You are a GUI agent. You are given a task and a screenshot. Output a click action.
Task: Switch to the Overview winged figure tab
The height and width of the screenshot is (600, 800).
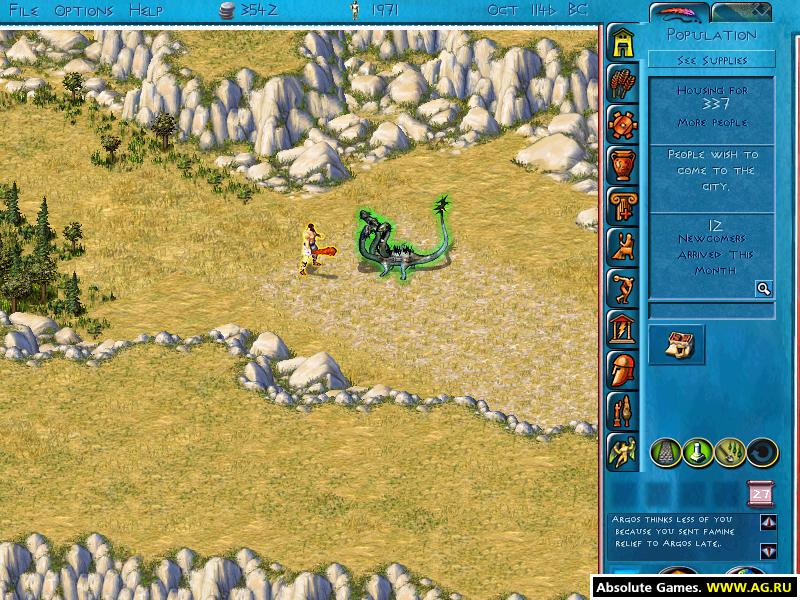622,452
